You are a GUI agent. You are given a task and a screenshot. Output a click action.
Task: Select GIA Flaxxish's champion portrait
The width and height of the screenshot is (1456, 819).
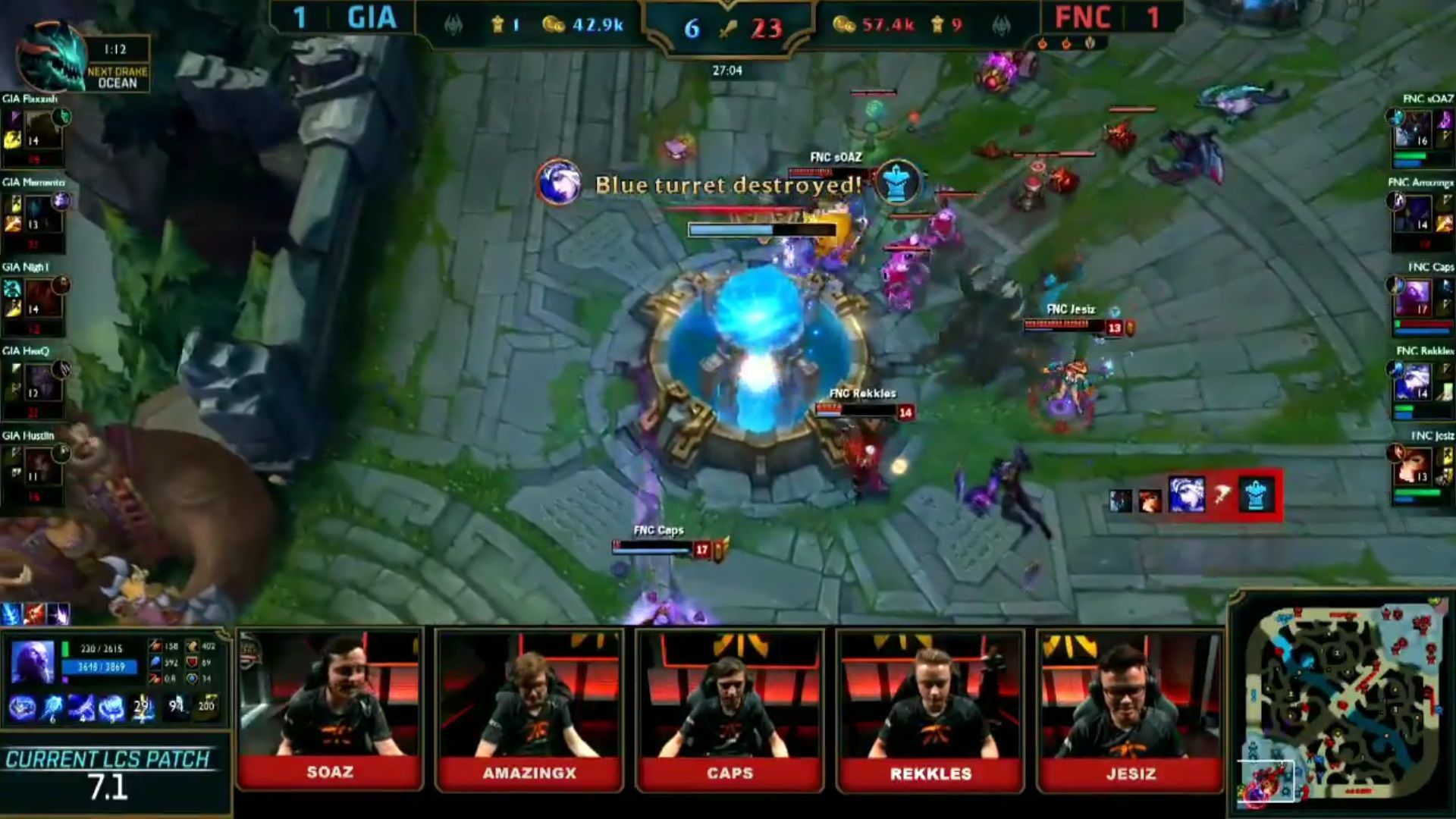point(42,130)
